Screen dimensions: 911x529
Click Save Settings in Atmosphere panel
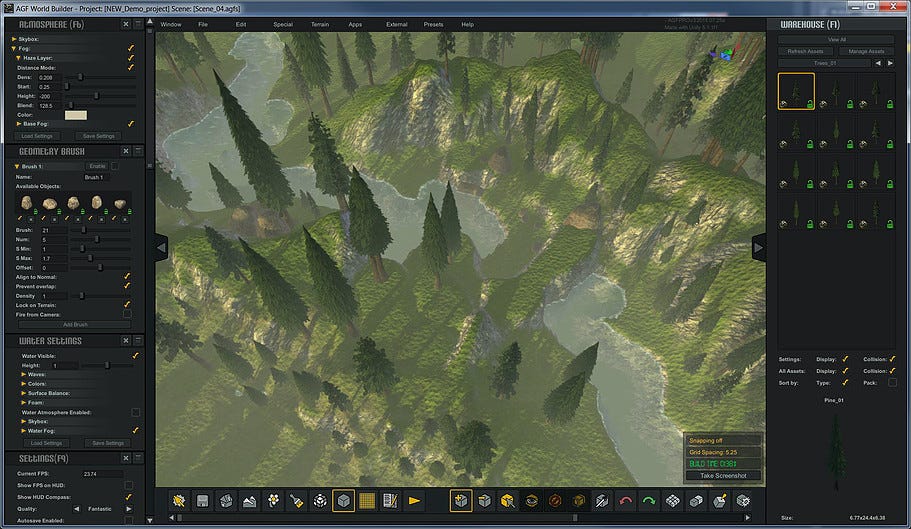pyautogui.click(x=99, y=136)
